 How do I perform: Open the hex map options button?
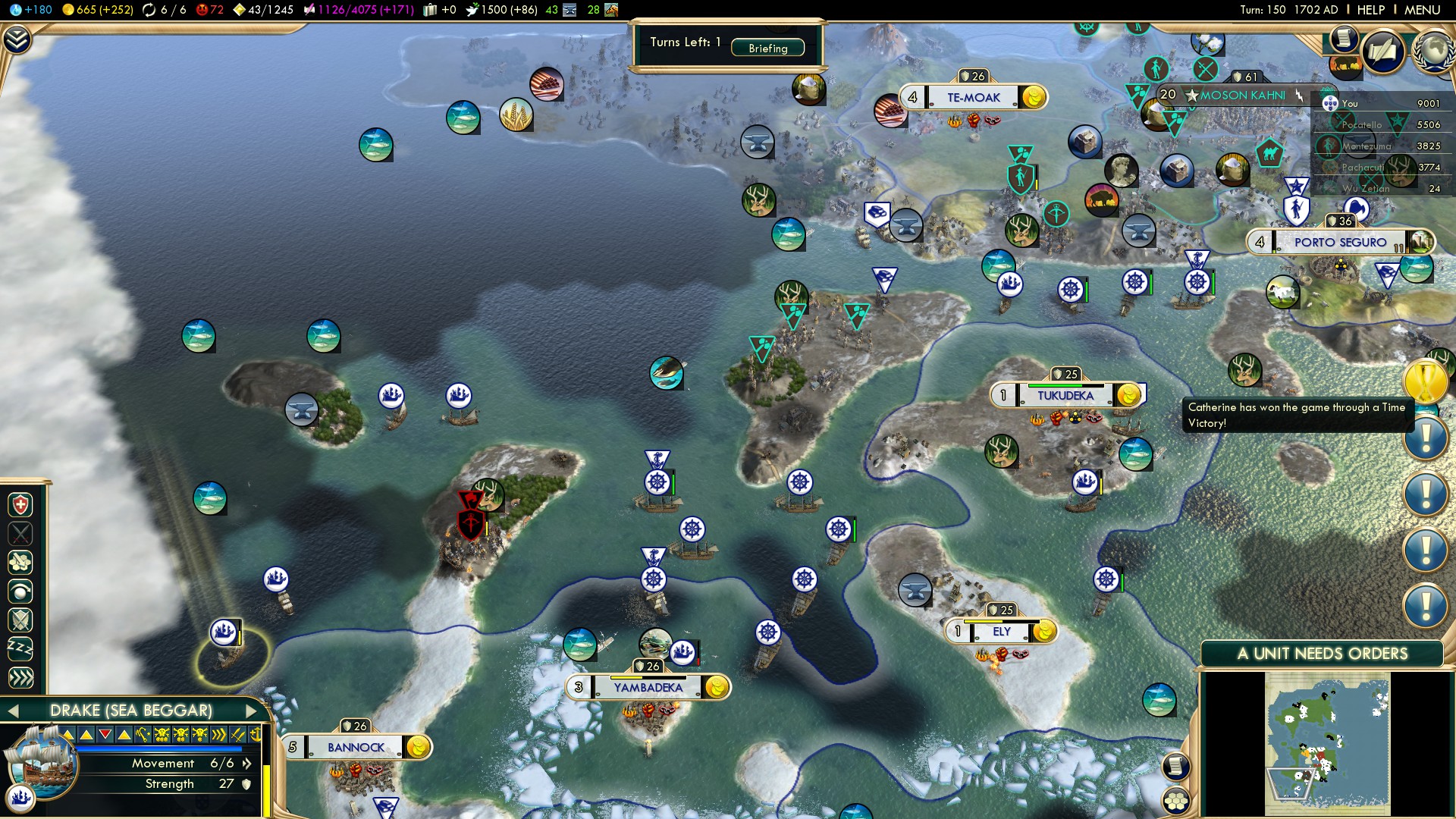coord(1176,801)
